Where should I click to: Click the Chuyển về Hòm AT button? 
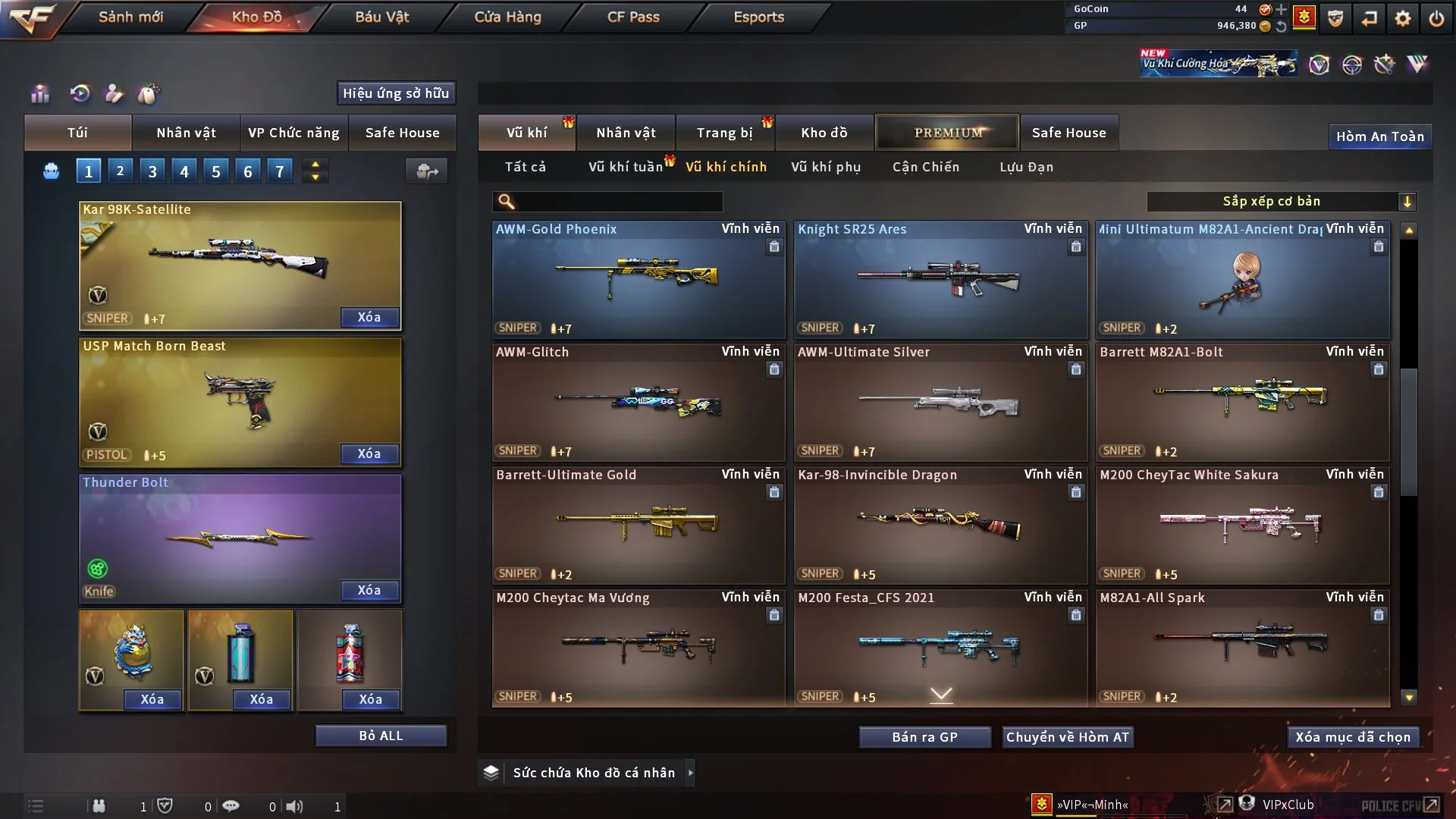coord(1067,737)
